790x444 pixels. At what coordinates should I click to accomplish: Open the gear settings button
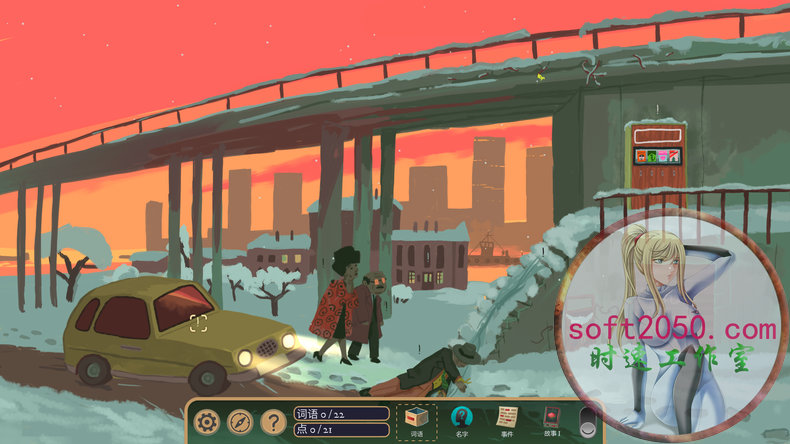click(x=207, y=422)
